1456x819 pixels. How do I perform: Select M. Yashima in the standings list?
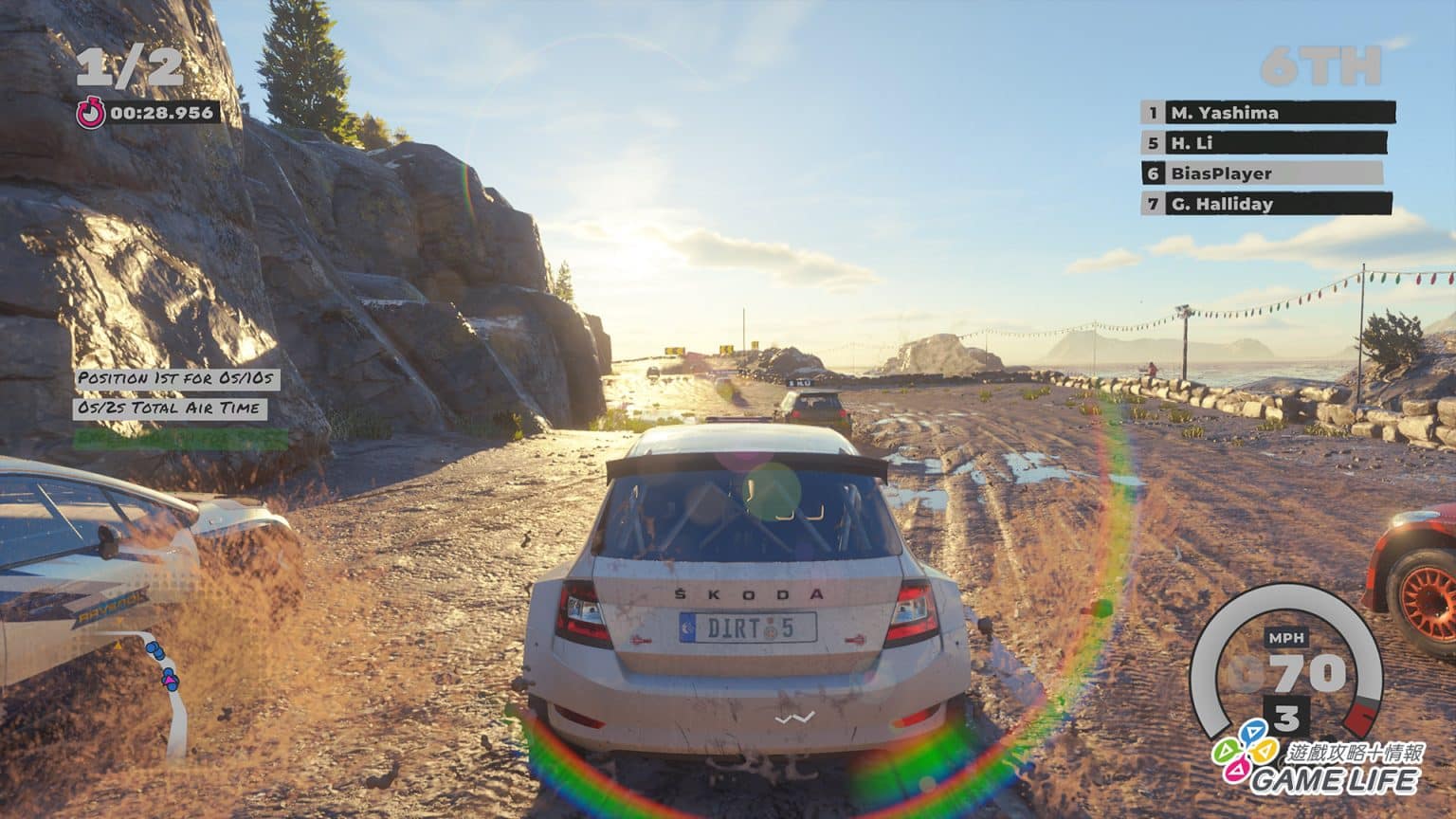tap(1267, 113)
